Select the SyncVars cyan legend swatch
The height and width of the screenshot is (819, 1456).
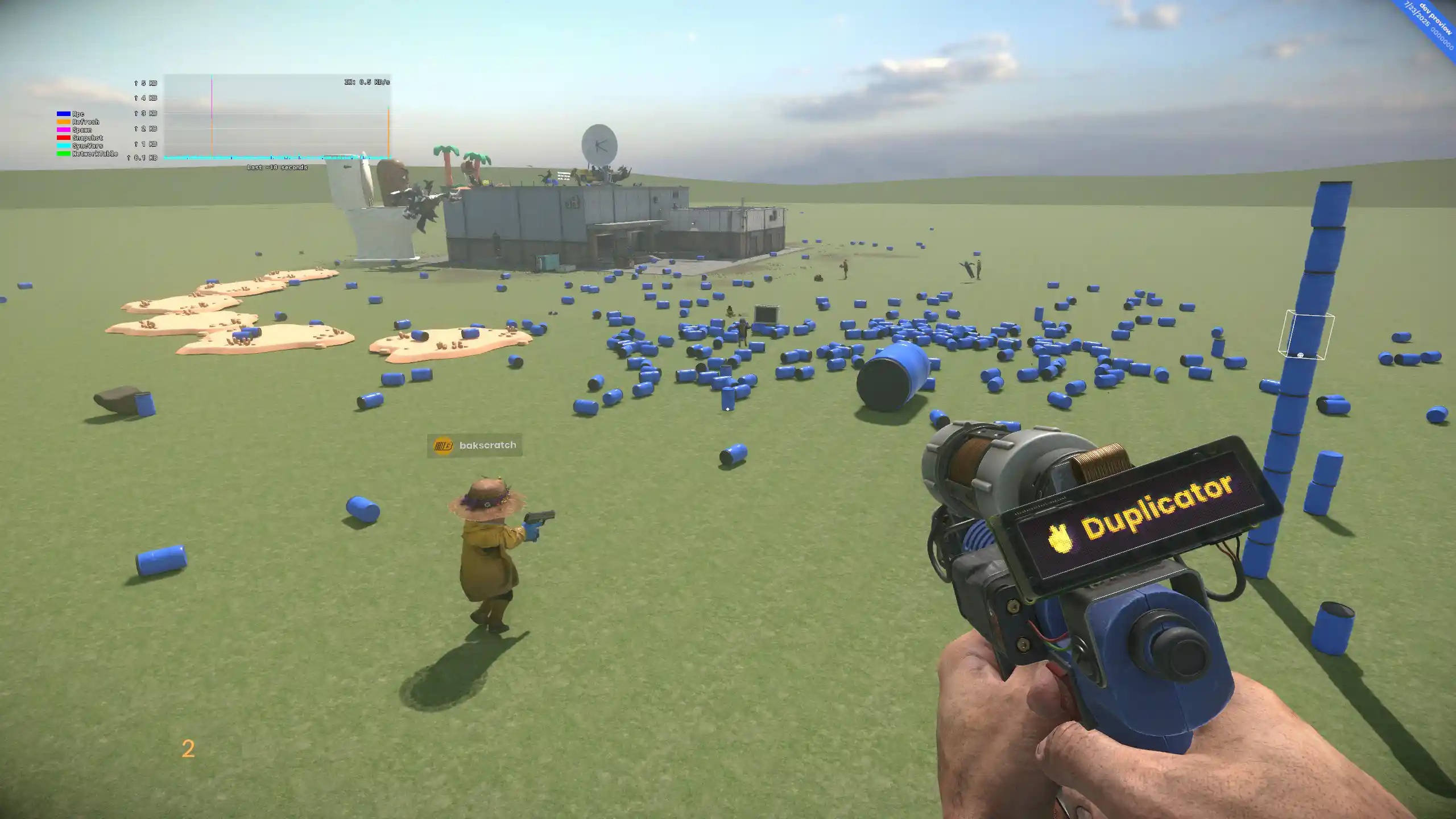pyautogui.click(x=63, y=145)
